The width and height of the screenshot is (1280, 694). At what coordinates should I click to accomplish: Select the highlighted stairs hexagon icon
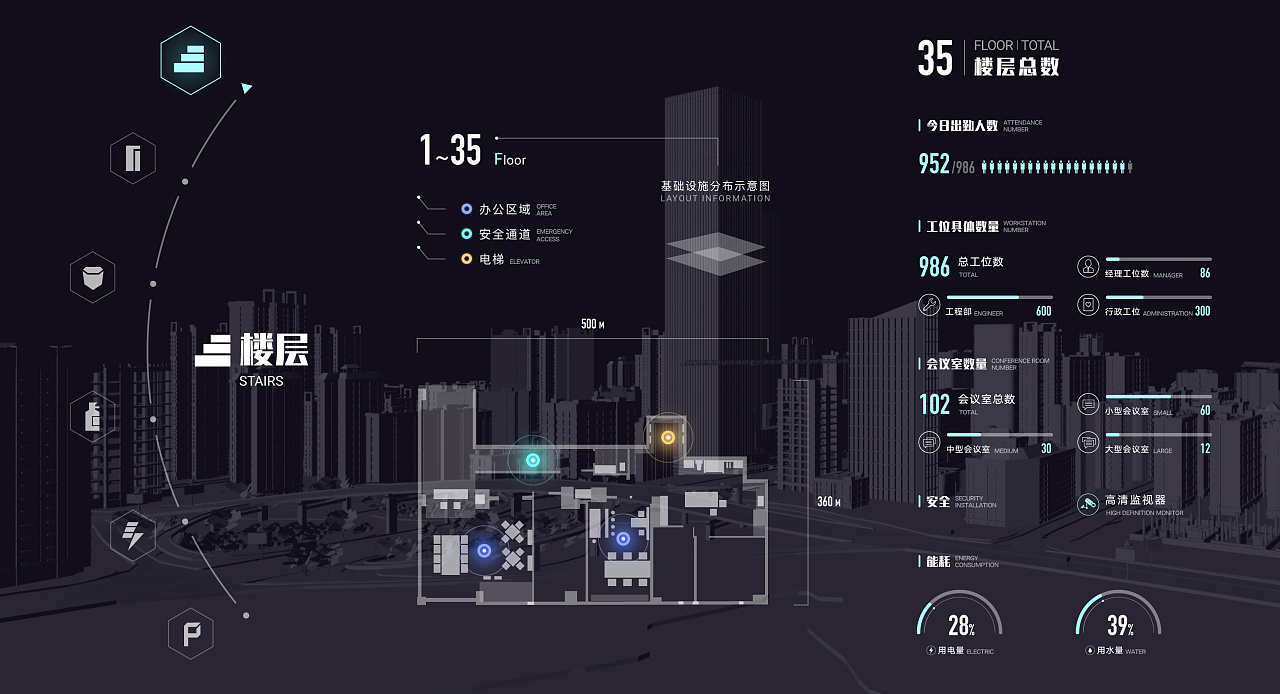pyautogui.click(x=190, y=60)
